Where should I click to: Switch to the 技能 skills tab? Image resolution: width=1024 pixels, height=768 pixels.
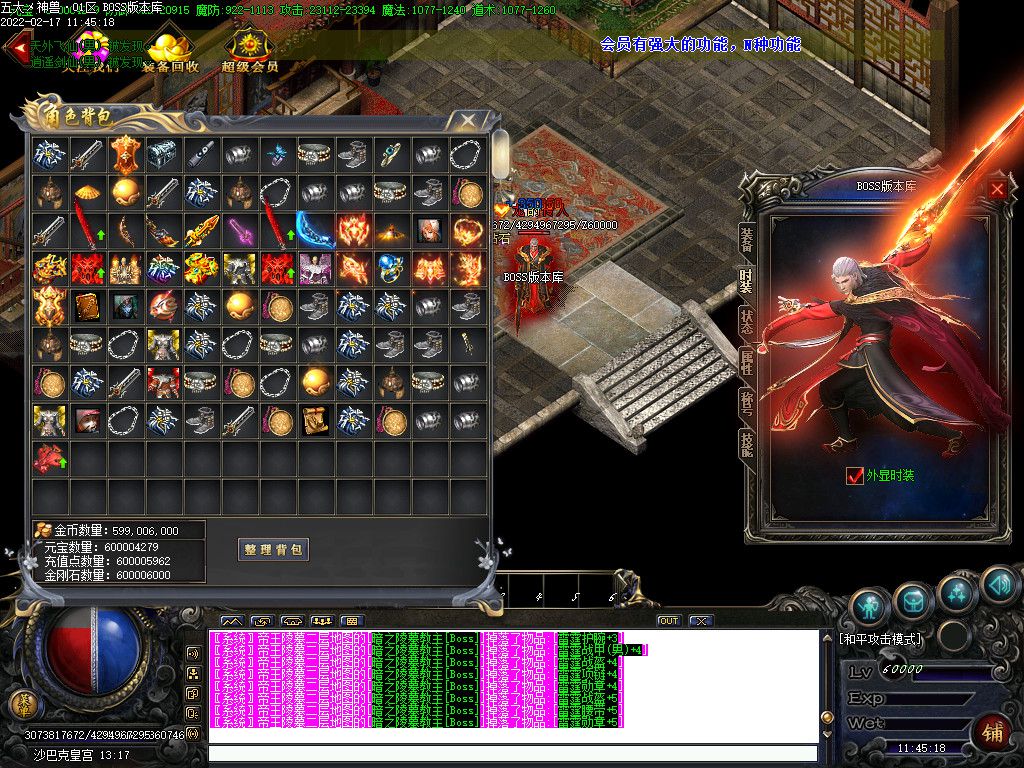click(x=747, y=443)
